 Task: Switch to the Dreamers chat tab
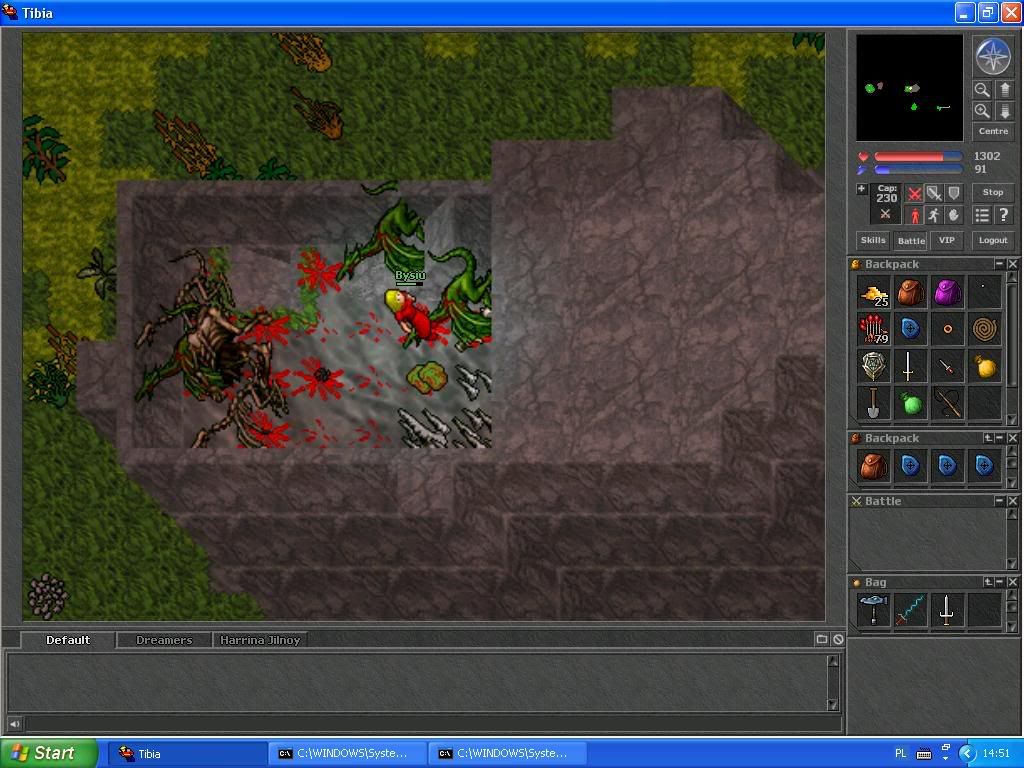tap(163, 640)
